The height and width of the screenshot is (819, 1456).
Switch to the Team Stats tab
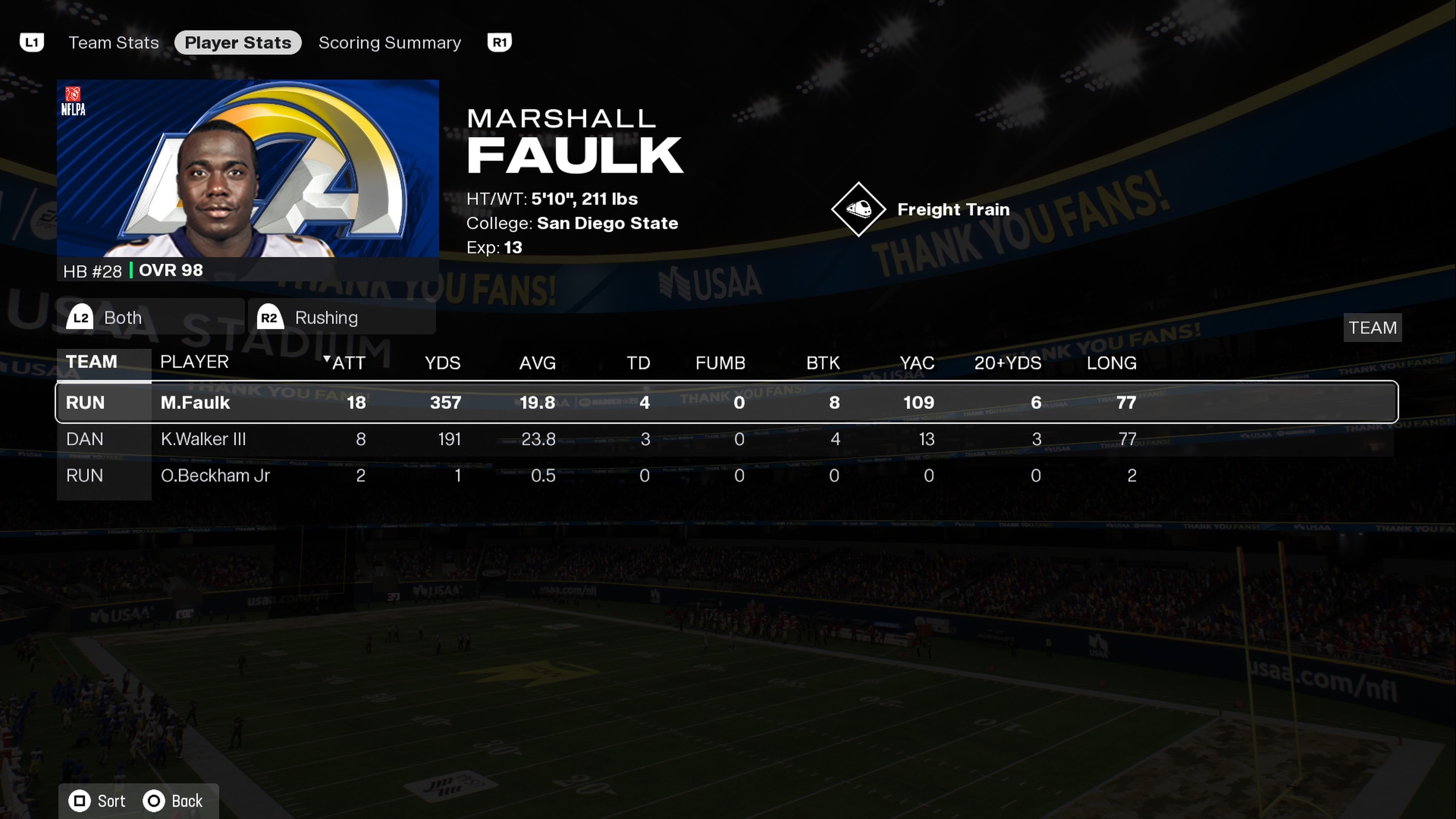pyautogui.click(x=114, y=43)
